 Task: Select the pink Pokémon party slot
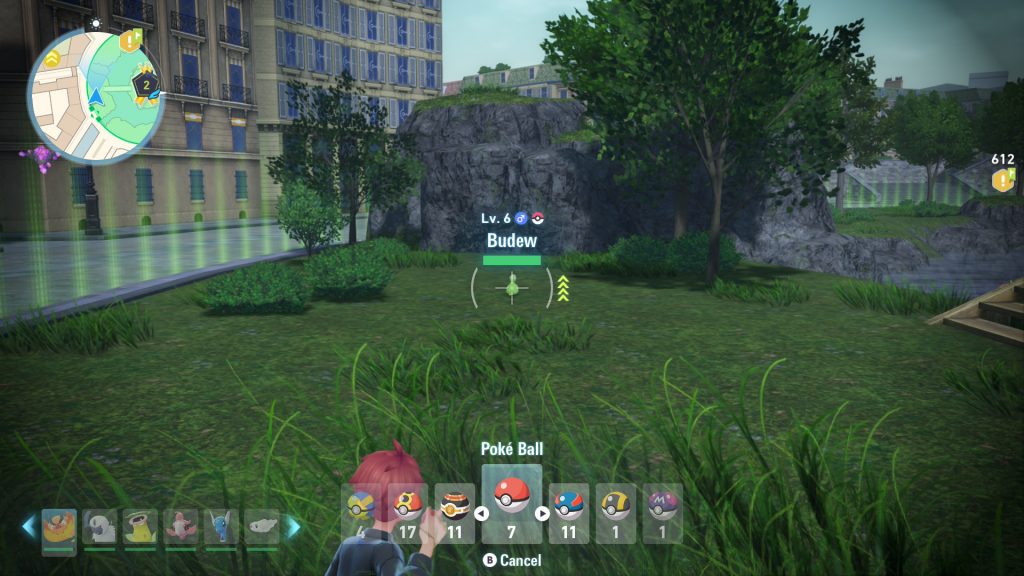pyautogui.click(x=181, y=528)
